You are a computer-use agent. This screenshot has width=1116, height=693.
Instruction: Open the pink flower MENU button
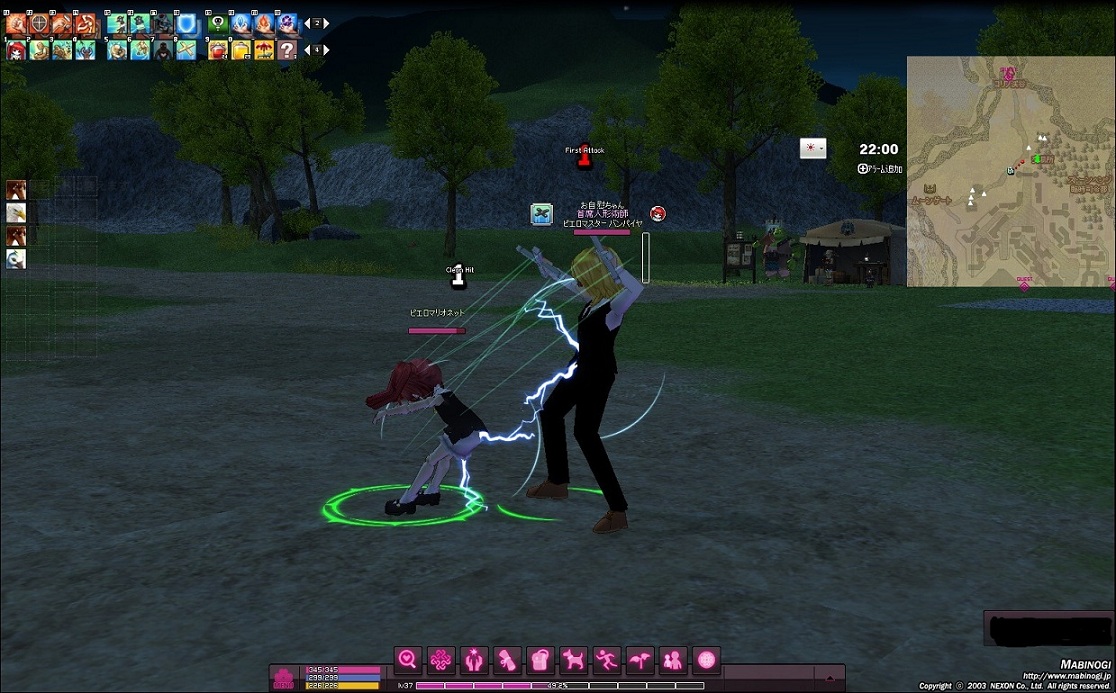285,677
